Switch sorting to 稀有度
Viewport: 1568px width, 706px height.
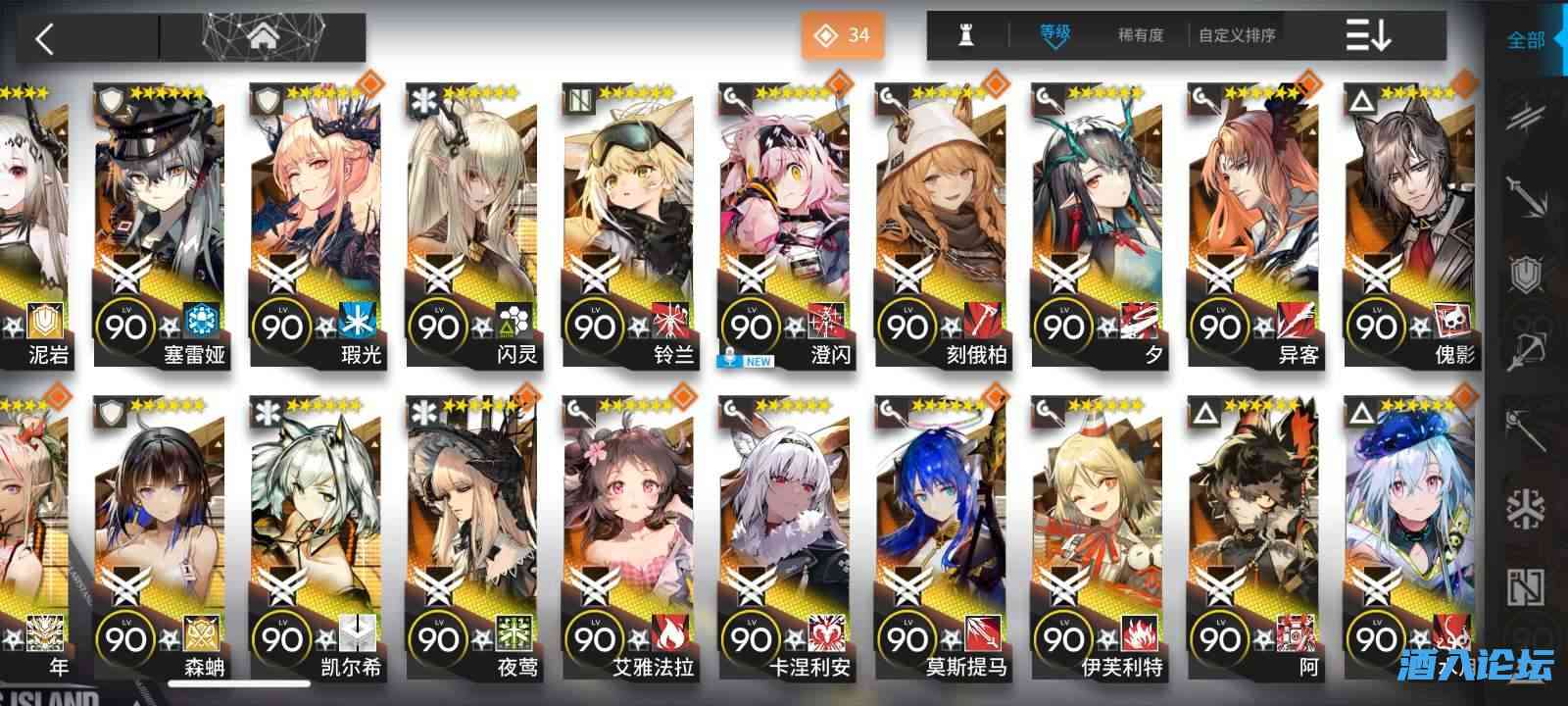[x=1139, y=33]
